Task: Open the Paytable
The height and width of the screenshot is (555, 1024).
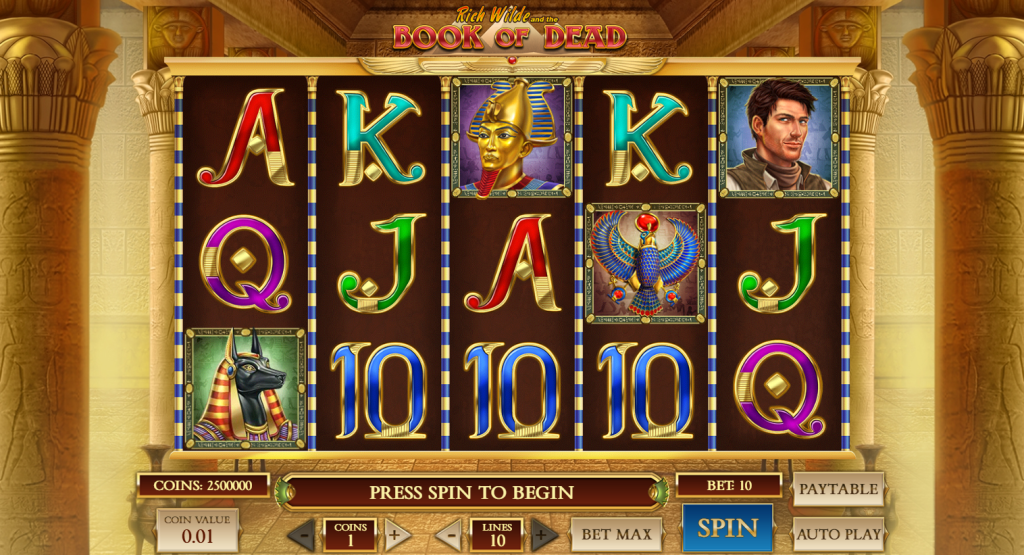Action: 838,489
